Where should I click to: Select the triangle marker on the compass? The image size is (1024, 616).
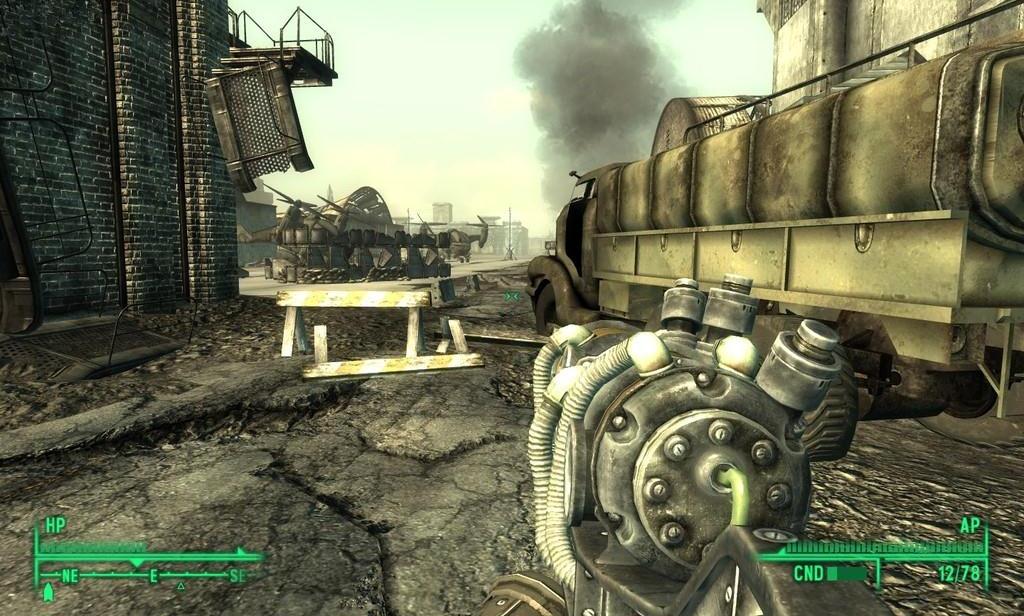point(180,586)
